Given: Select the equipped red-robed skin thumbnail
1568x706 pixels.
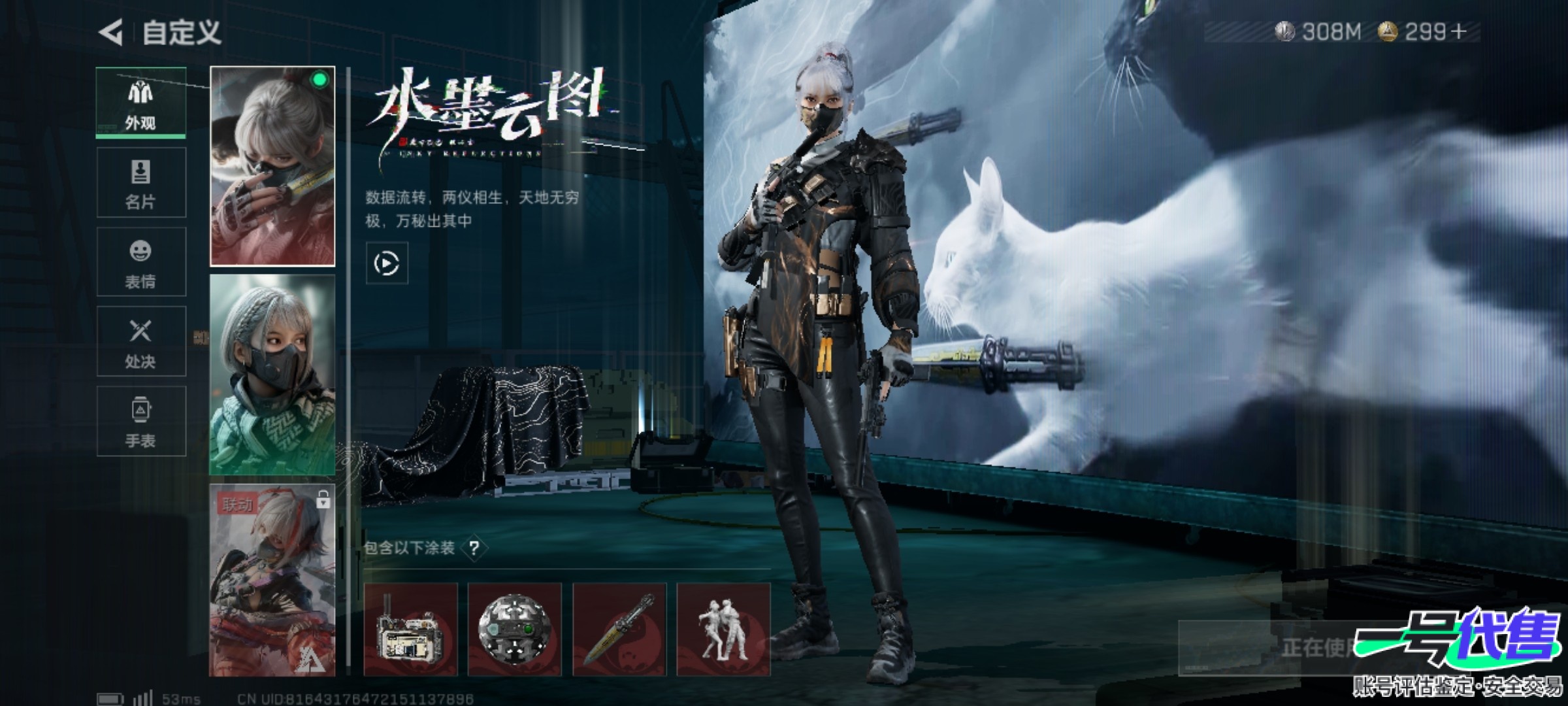Looking at the screenshot, I should click(272, 166).
